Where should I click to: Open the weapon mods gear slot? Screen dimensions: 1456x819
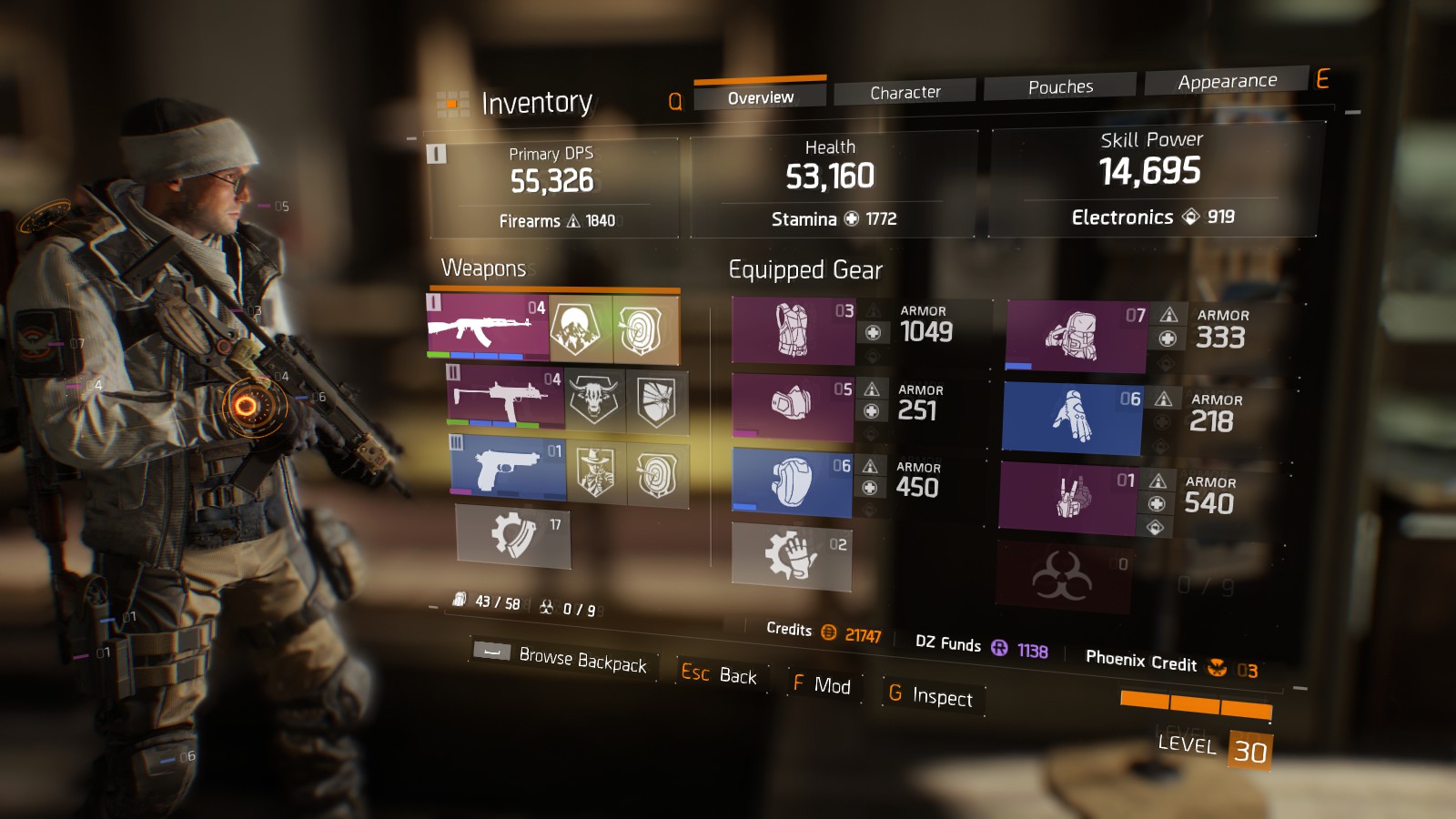pyautogui.click(x=512, y=536)
